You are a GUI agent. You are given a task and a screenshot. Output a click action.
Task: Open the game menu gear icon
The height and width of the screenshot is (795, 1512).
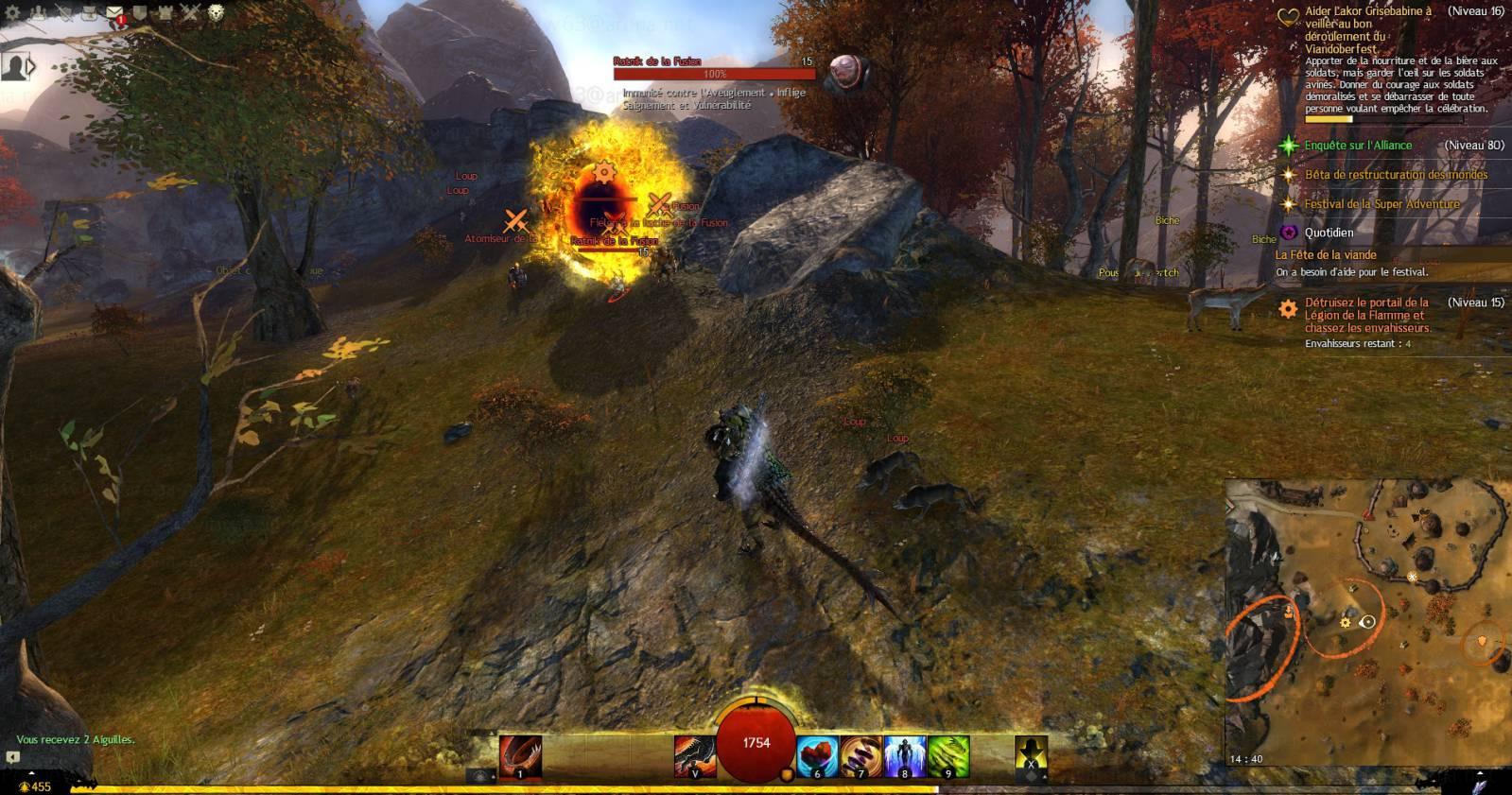[x=12, y=12]
